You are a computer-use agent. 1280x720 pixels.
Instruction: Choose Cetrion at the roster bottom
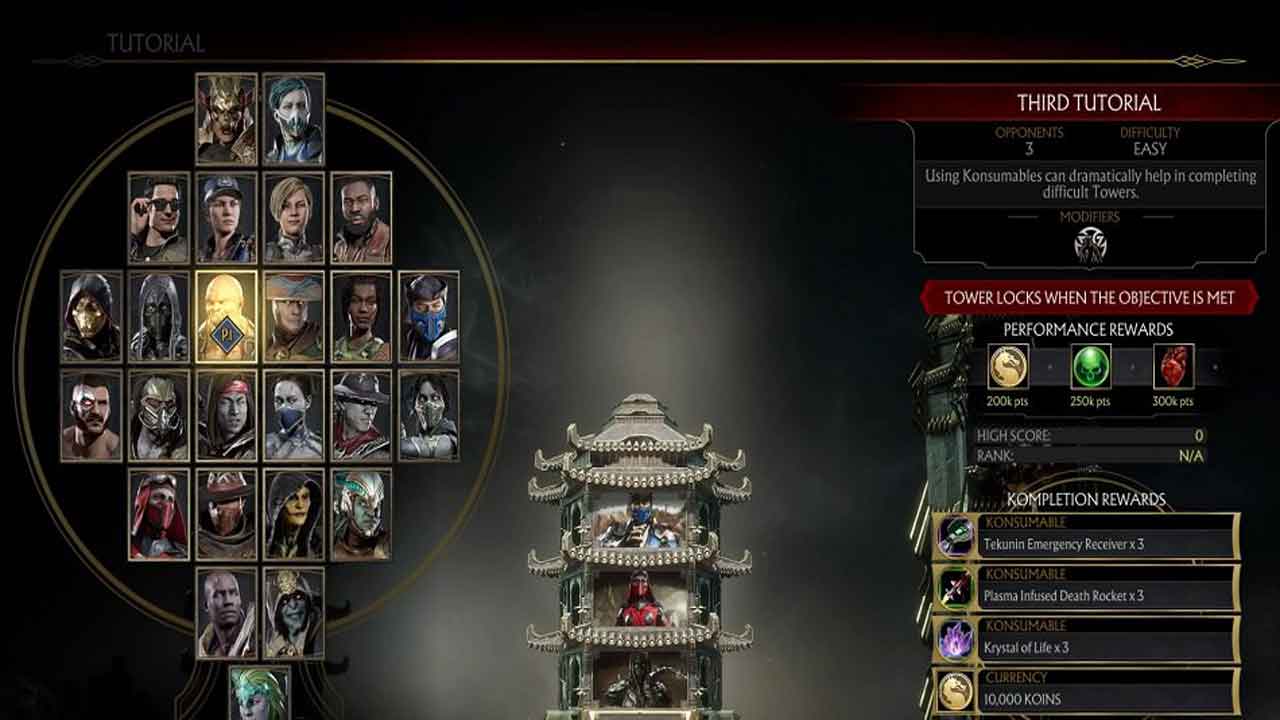tap(260, 692)
